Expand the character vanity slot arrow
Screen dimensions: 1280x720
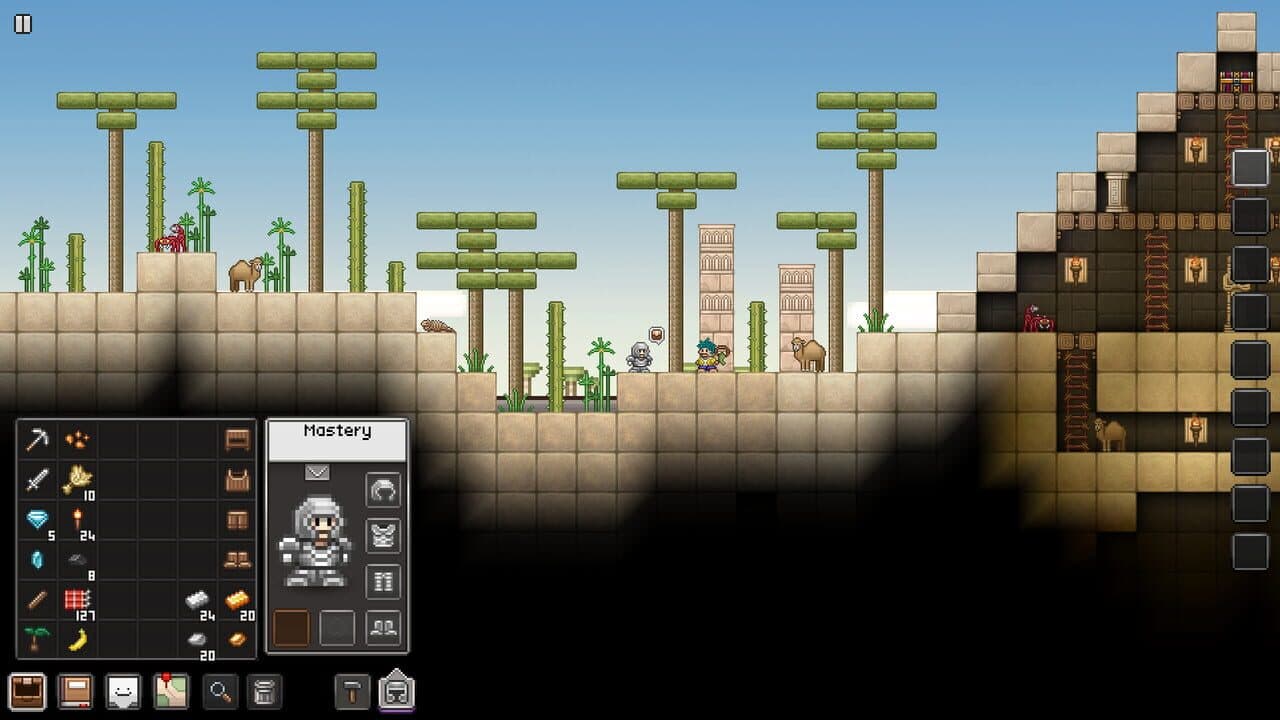pyautogui.click(x=318, y=470)
